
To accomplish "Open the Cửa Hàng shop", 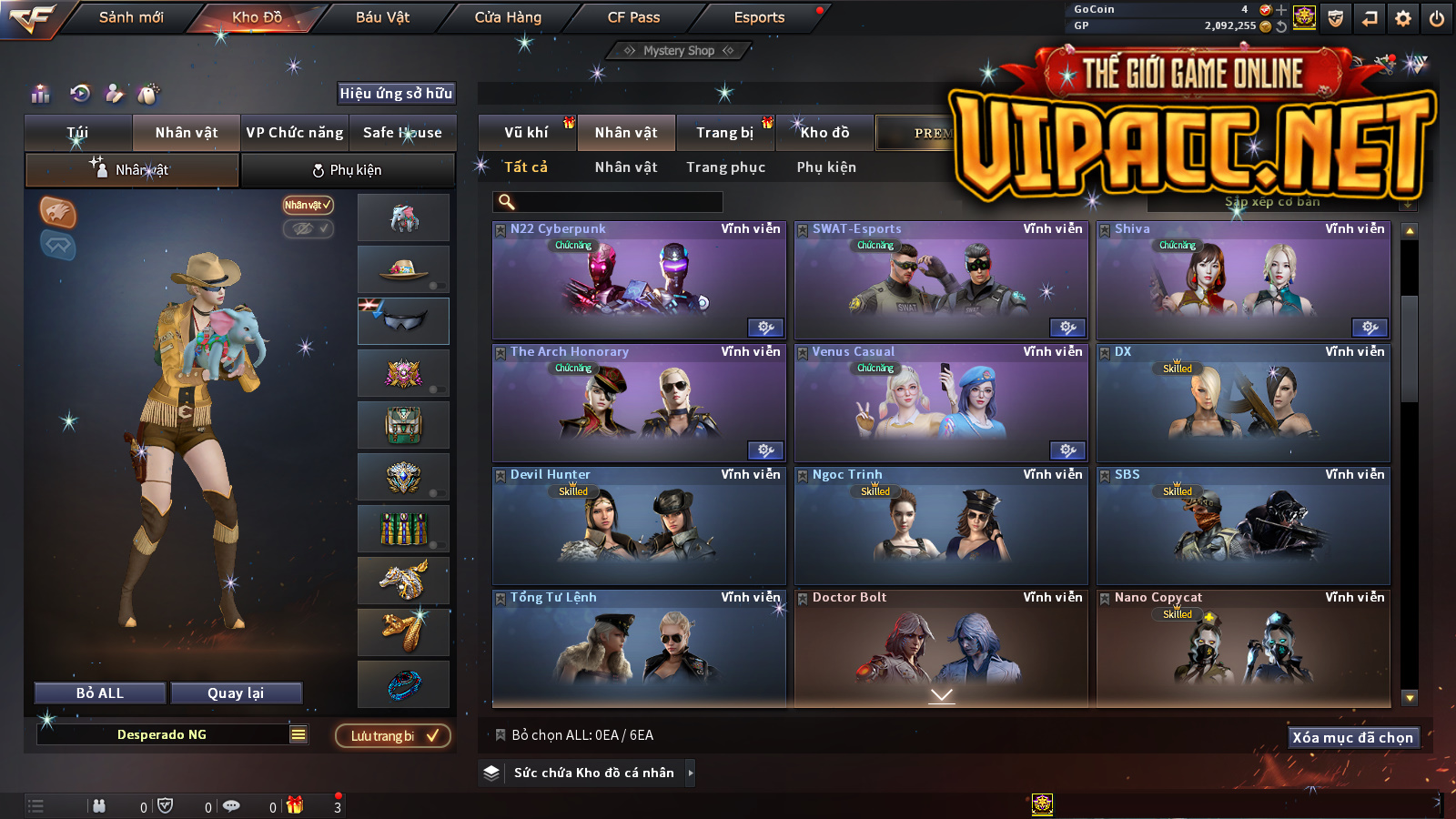I will pos(508,17).
